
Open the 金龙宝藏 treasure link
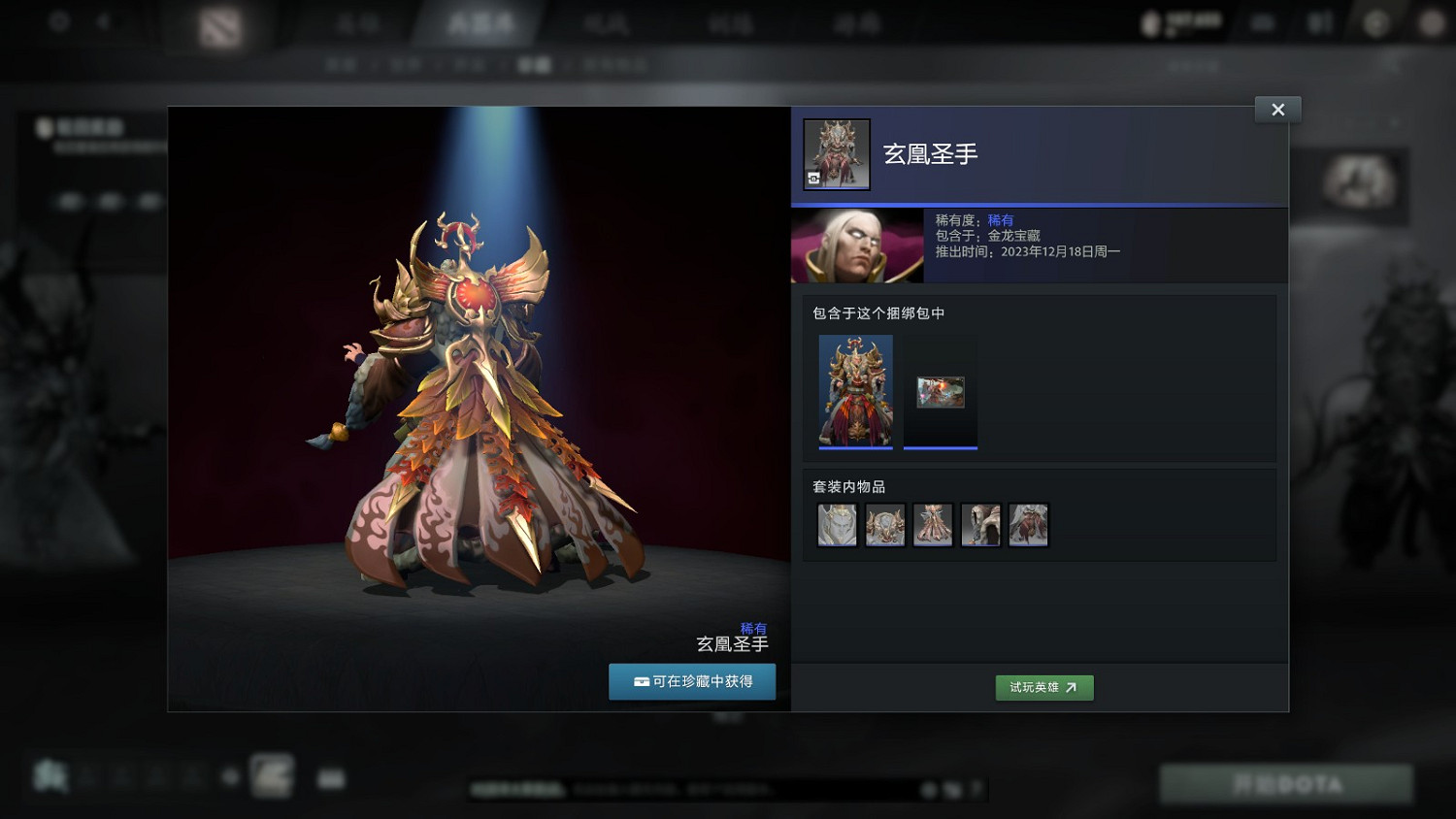coord(1012,238)
